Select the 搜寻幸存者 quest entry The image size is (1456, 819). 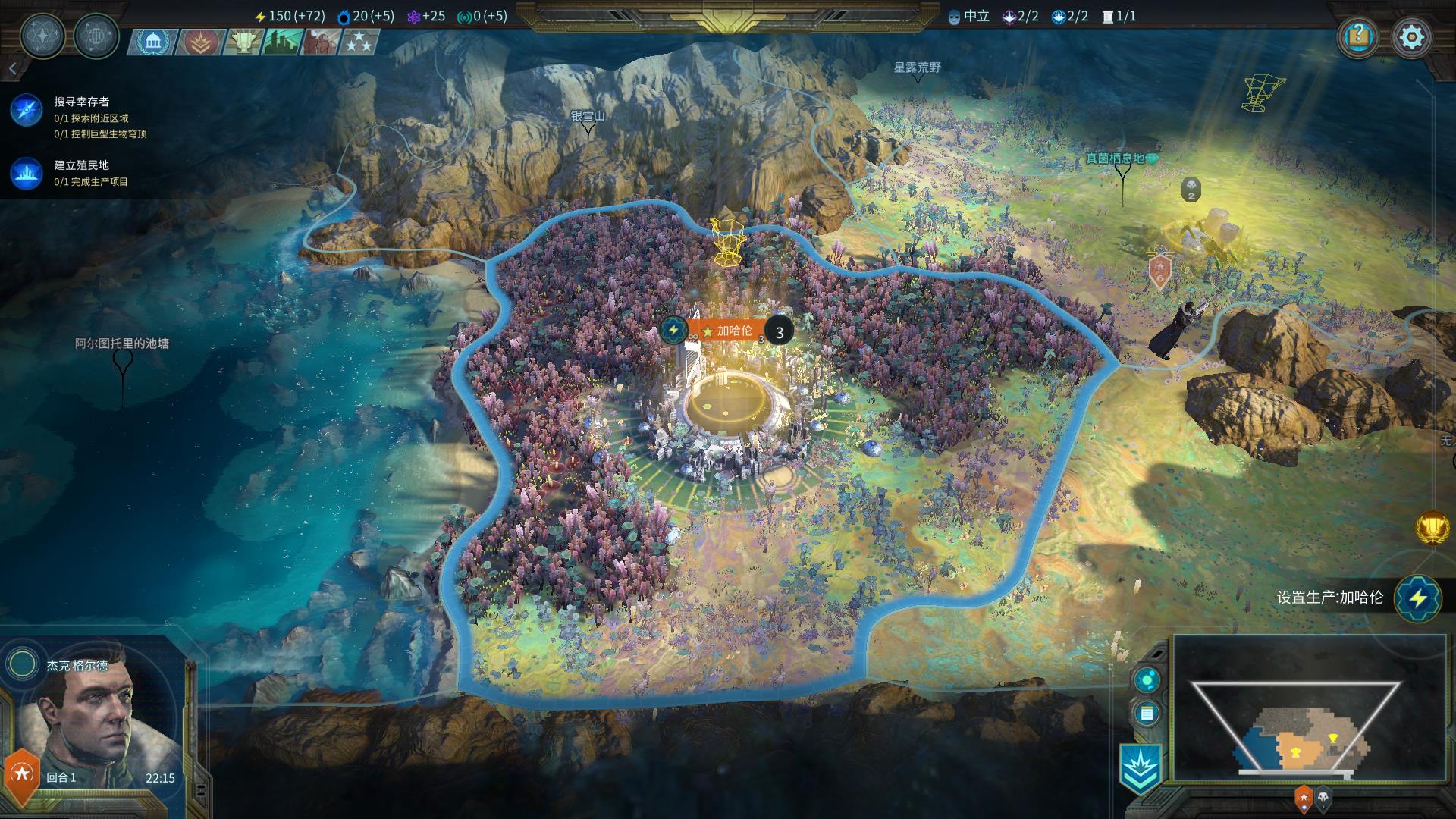pos(81,102)
